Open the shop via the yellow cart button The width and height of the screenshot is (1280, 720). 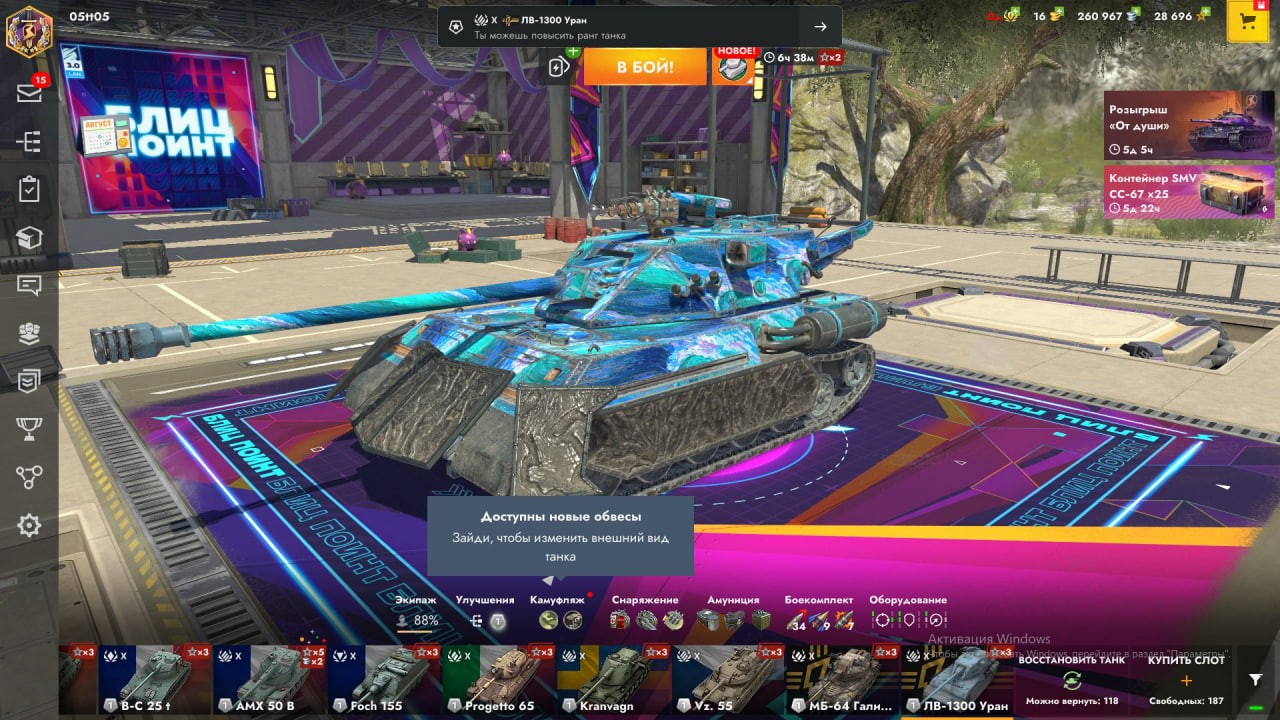[1247, 22]
